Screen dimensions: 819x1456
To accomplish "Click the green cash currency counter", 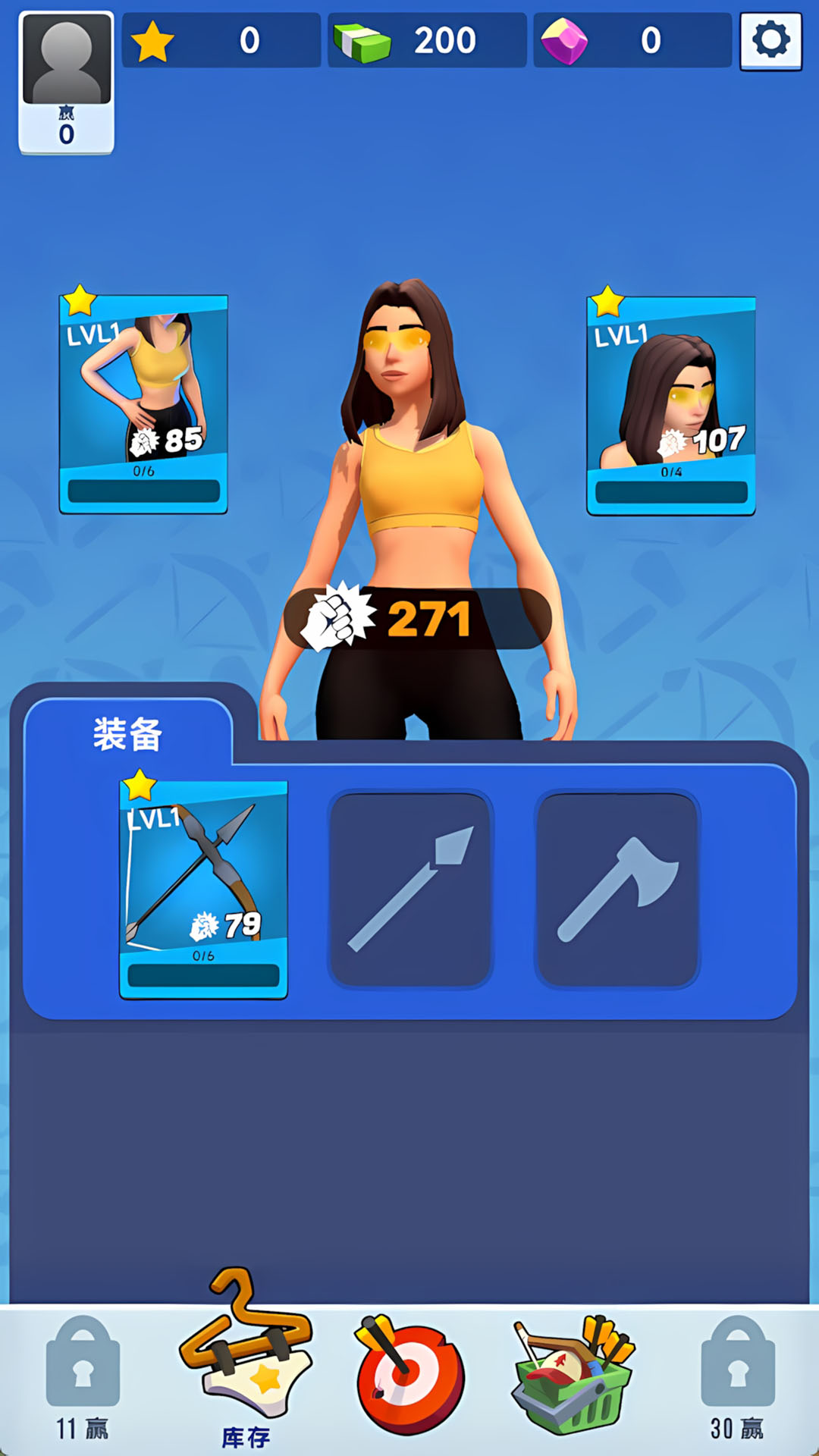I will tap(427, 41).
